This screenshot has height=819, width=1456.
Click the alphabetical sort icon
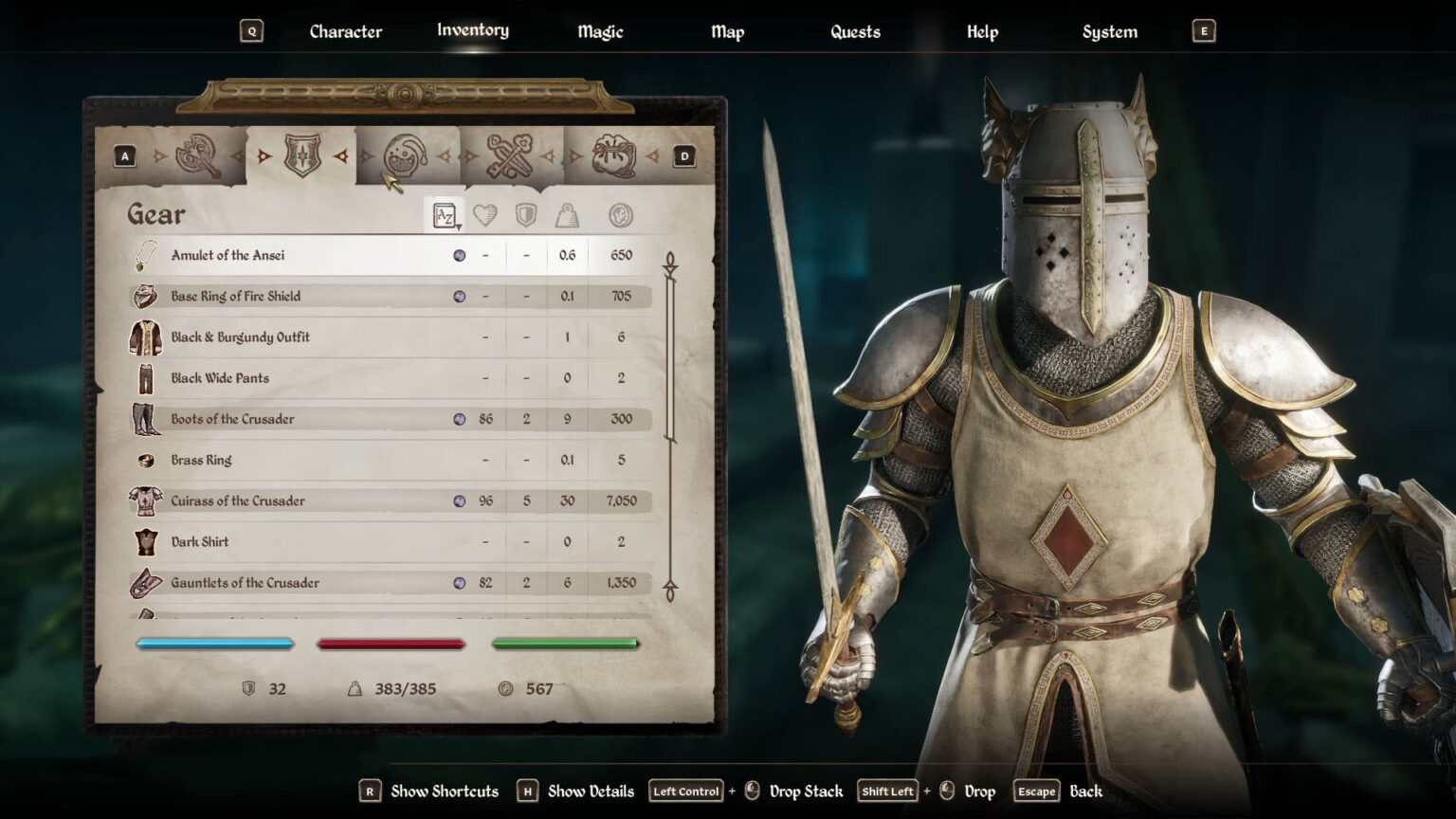click(444, 214)
